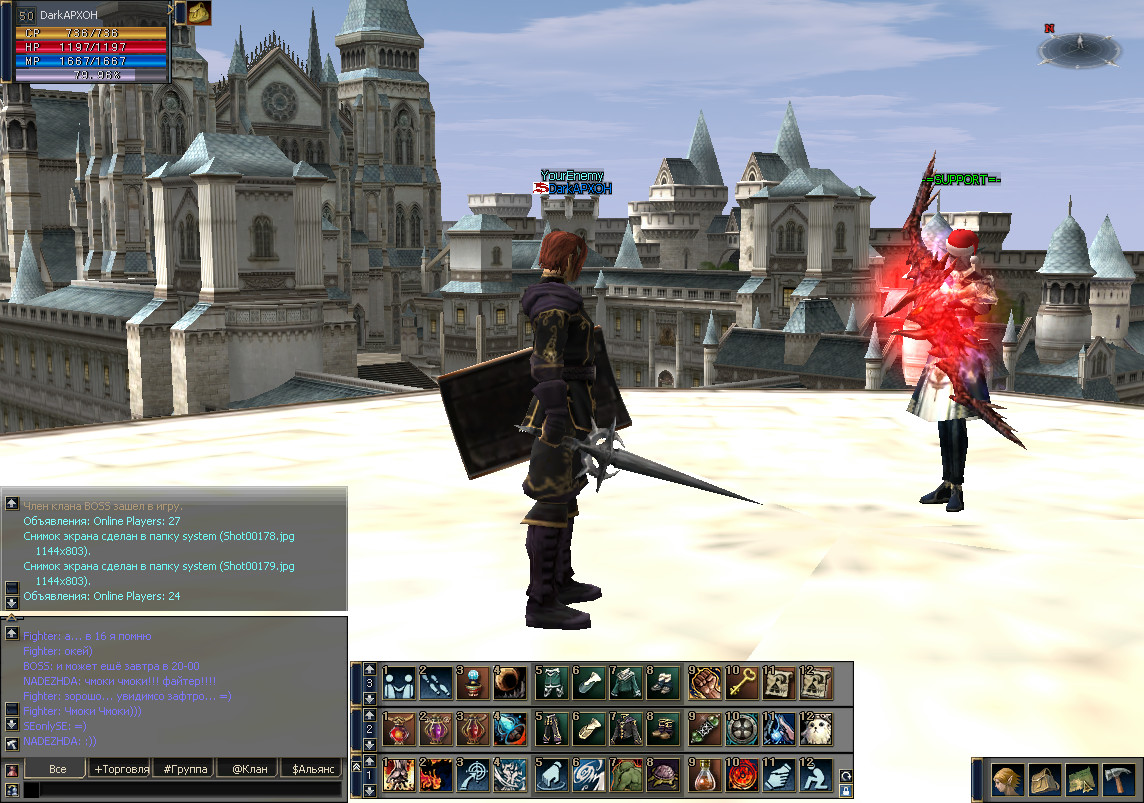Open the #Группа chat tab
The width and height of the screenshot is (1144, 803).
pos(185,769)
